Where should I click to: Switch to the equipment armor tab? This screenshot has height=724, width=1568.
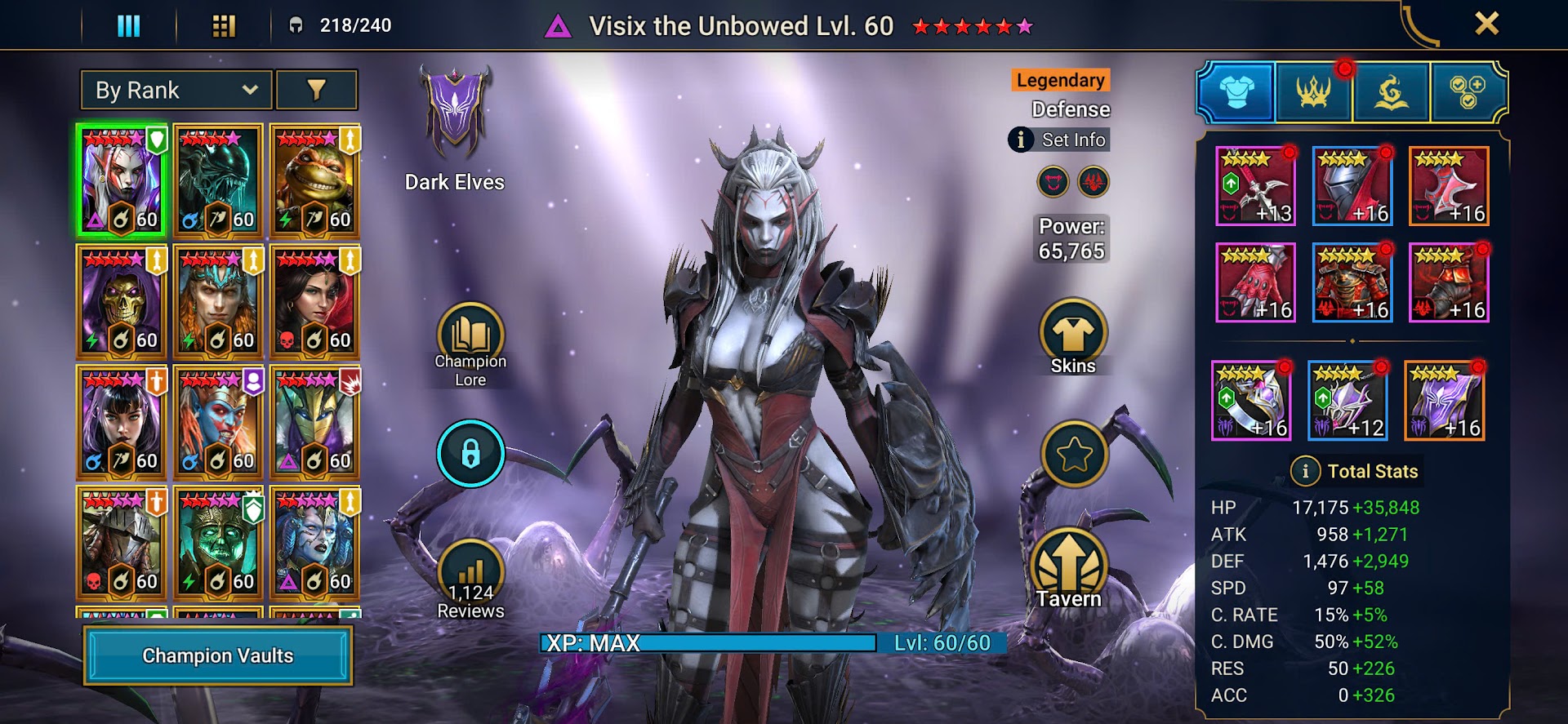coord(1236,92)
